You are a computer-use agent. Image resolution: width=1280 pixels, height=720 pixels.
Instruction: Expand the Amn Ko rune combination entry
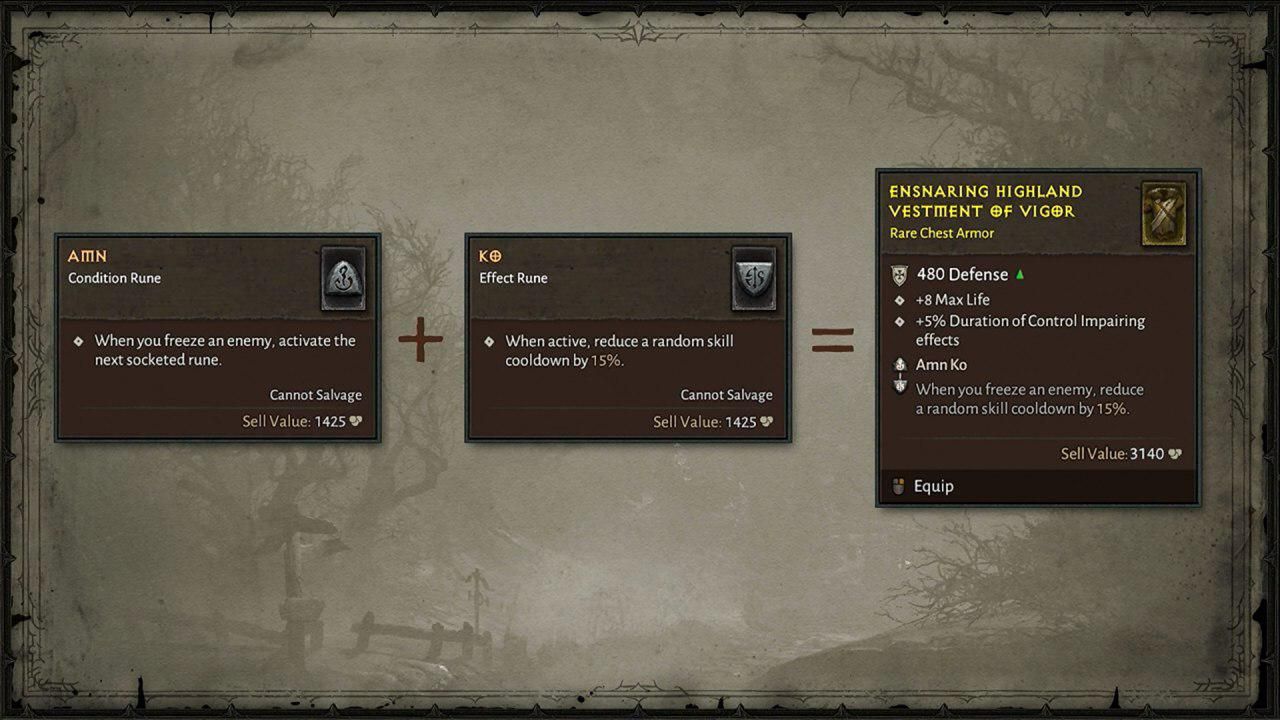click(941, 365)
